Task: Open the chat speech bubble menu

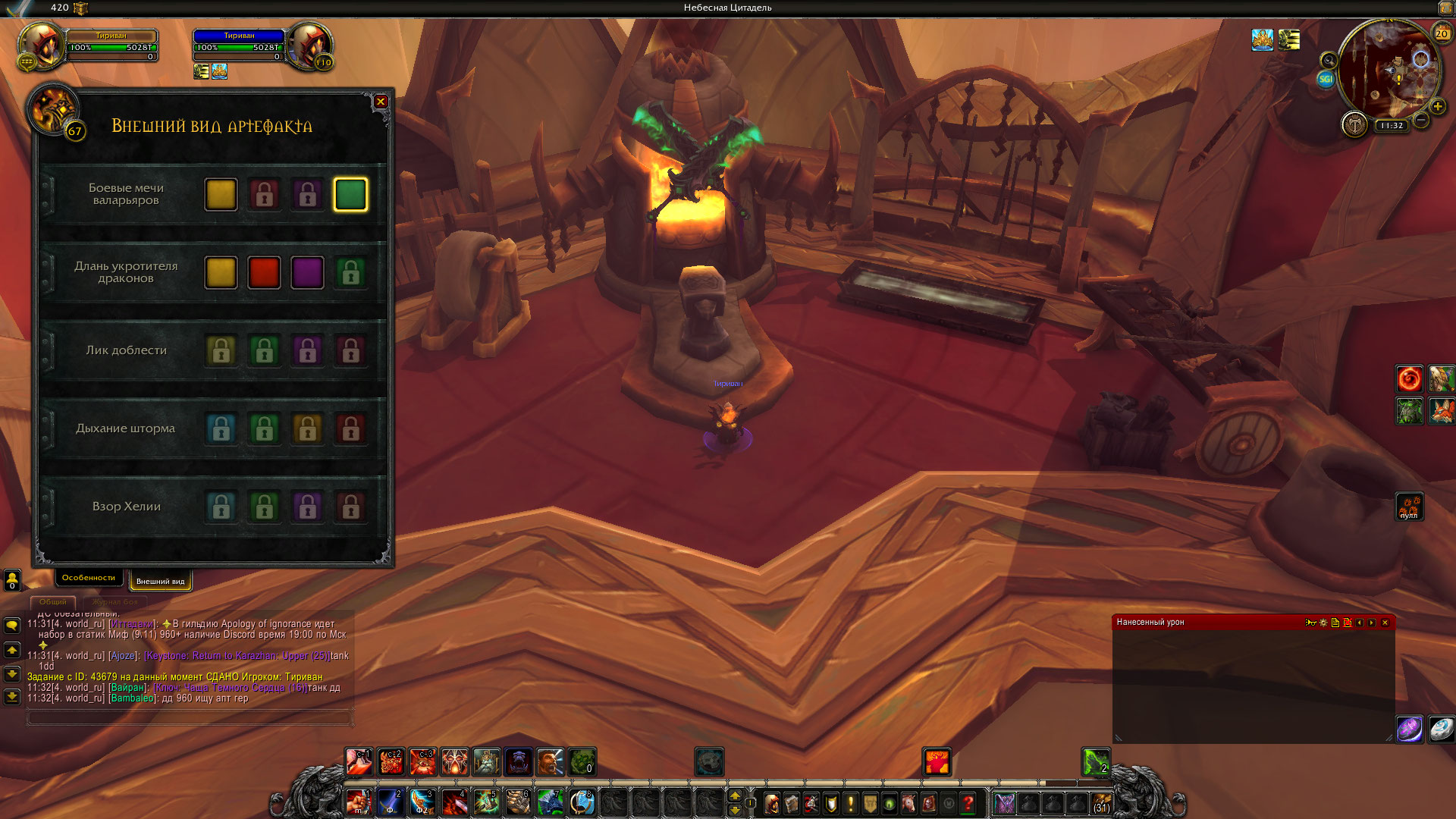Action: [x=12, y=625]
